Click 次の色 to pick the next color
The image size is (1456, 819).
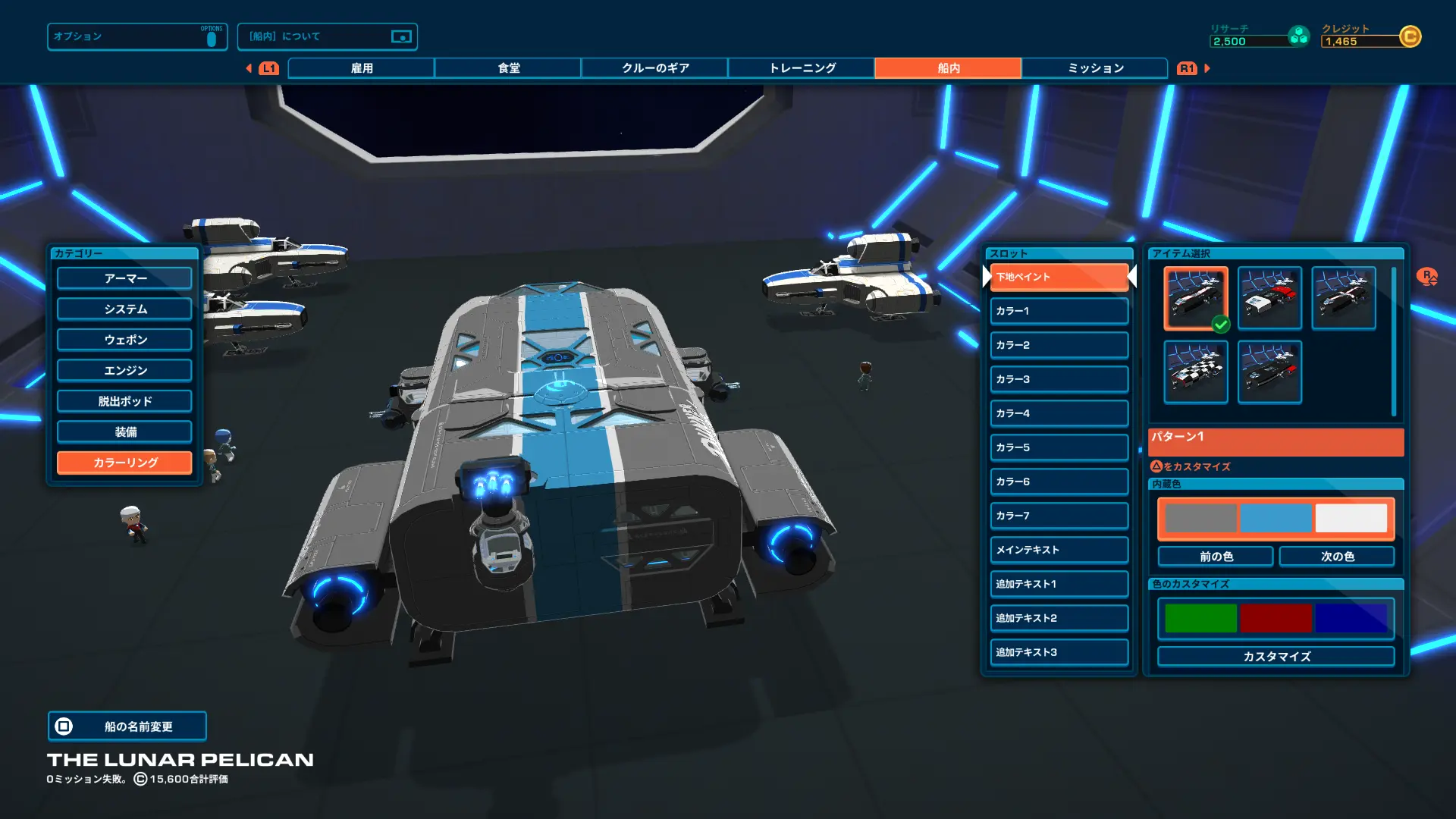pyautogui.click(x=1337, y=556)
